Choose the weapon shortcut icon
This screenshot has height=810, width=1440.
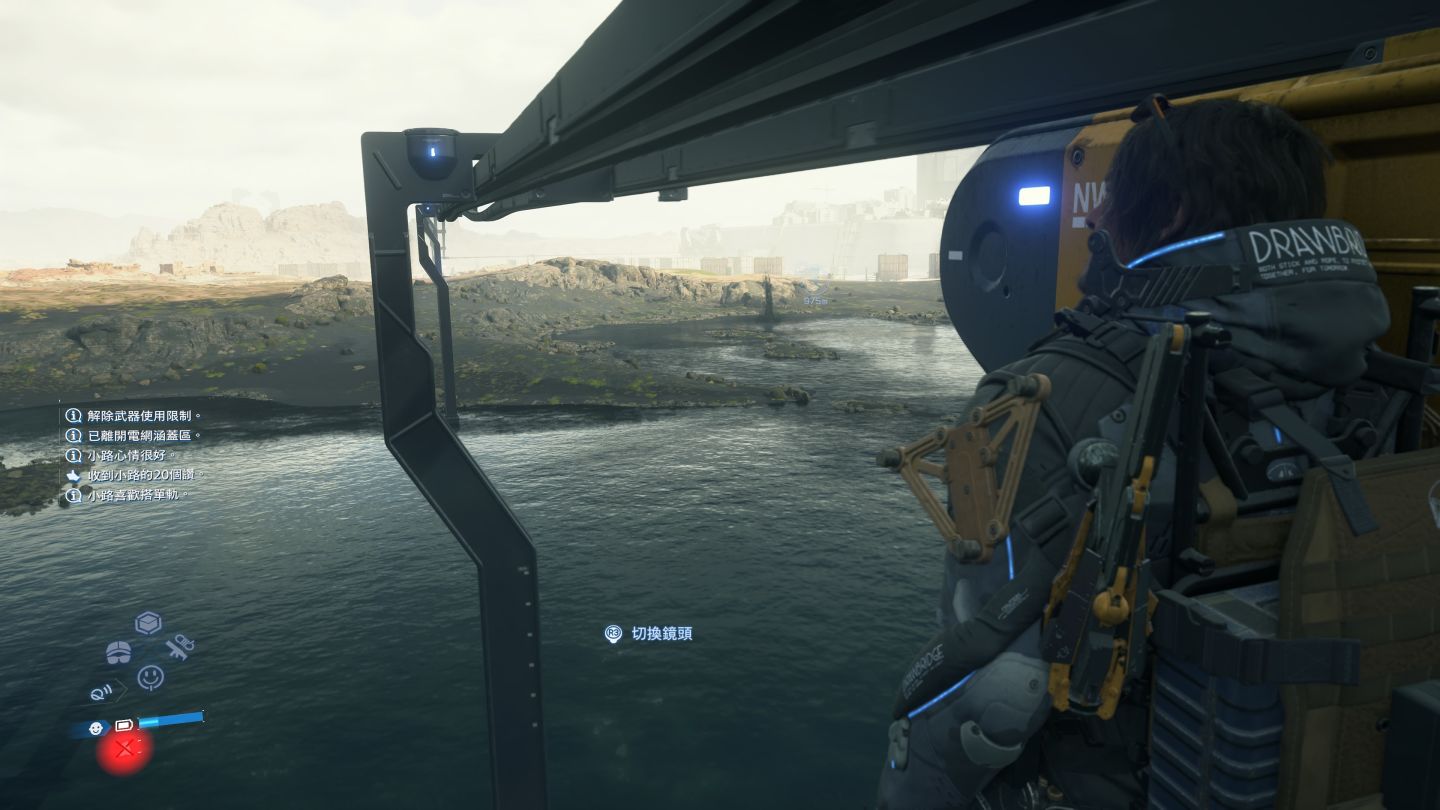pyautogui.click(x=180, y=647)
